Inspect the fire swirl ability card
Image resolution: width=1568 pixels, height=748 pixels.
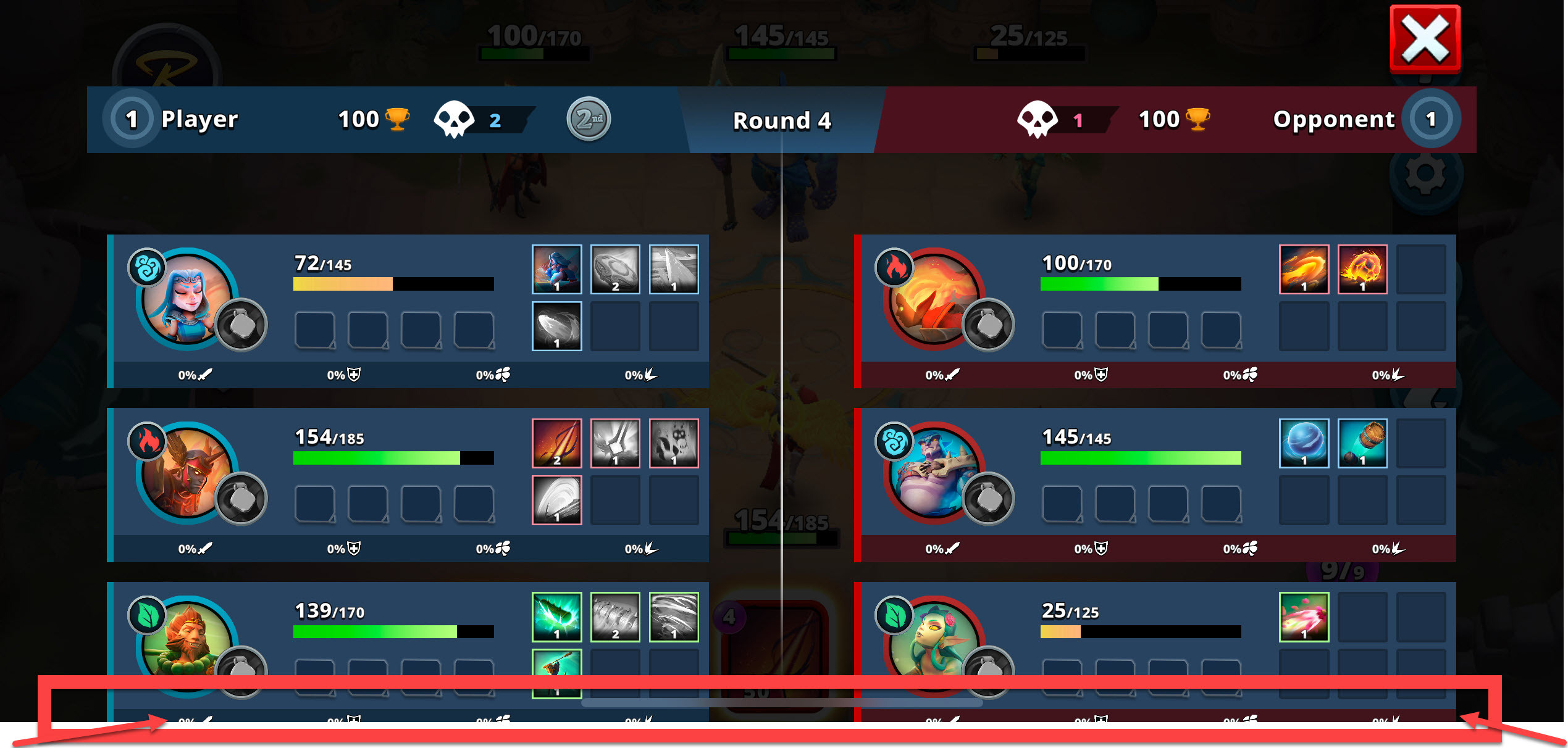coord(1304,269)
